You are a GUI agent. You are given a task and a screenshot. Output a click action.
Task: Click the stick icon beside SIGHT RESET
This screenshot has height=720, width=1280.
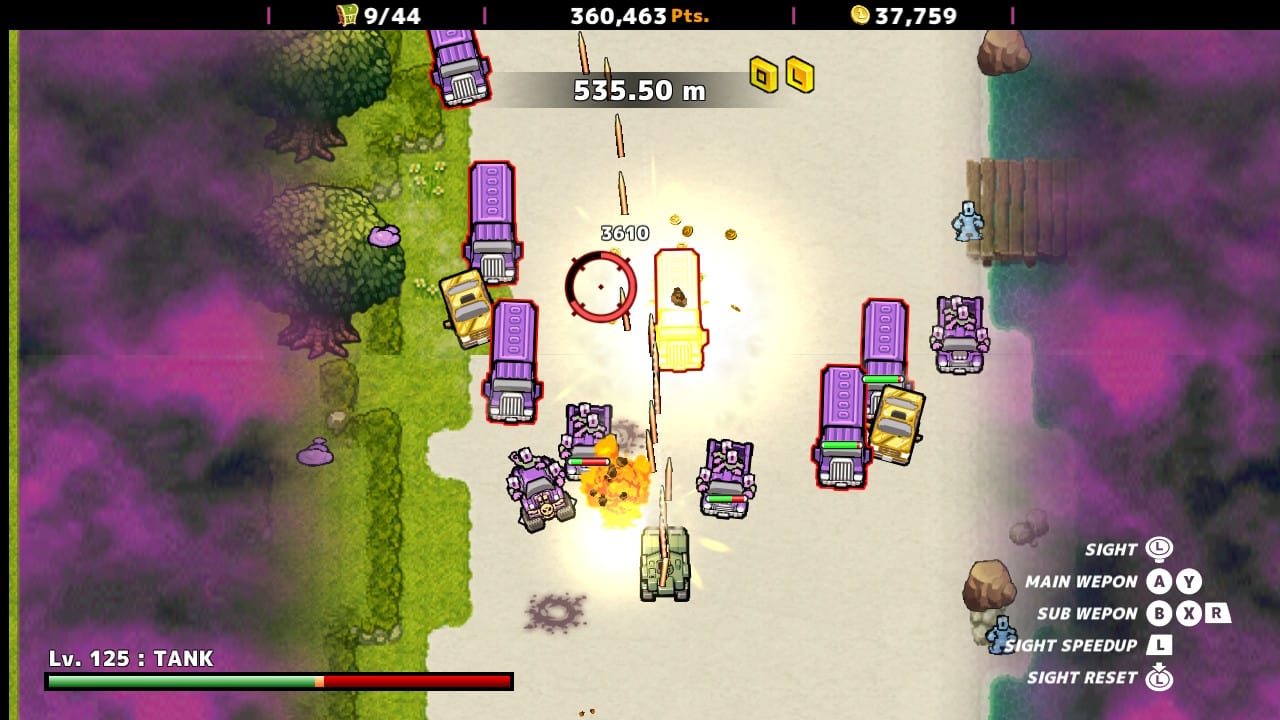pyautogui.click(x=1160, y=678)
